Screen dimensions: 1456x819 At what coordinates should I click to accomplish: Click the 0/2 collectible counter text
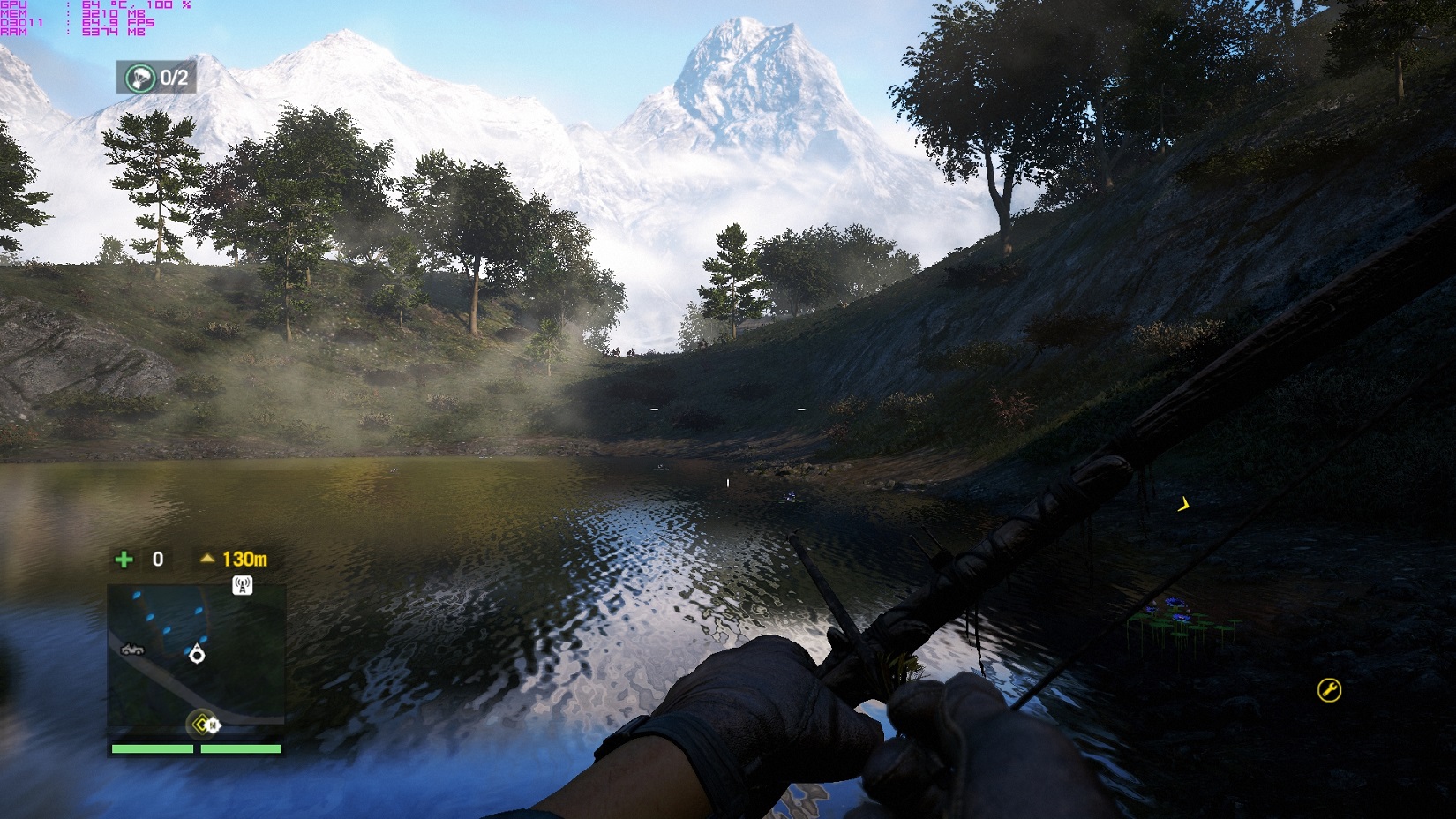coord(175,78)
